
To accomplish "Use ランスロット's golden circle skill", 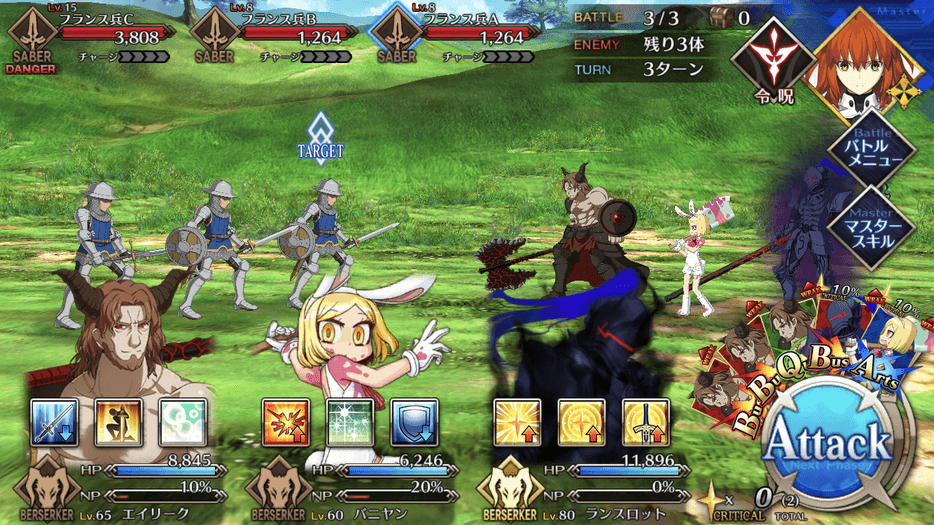I will 581,422.
